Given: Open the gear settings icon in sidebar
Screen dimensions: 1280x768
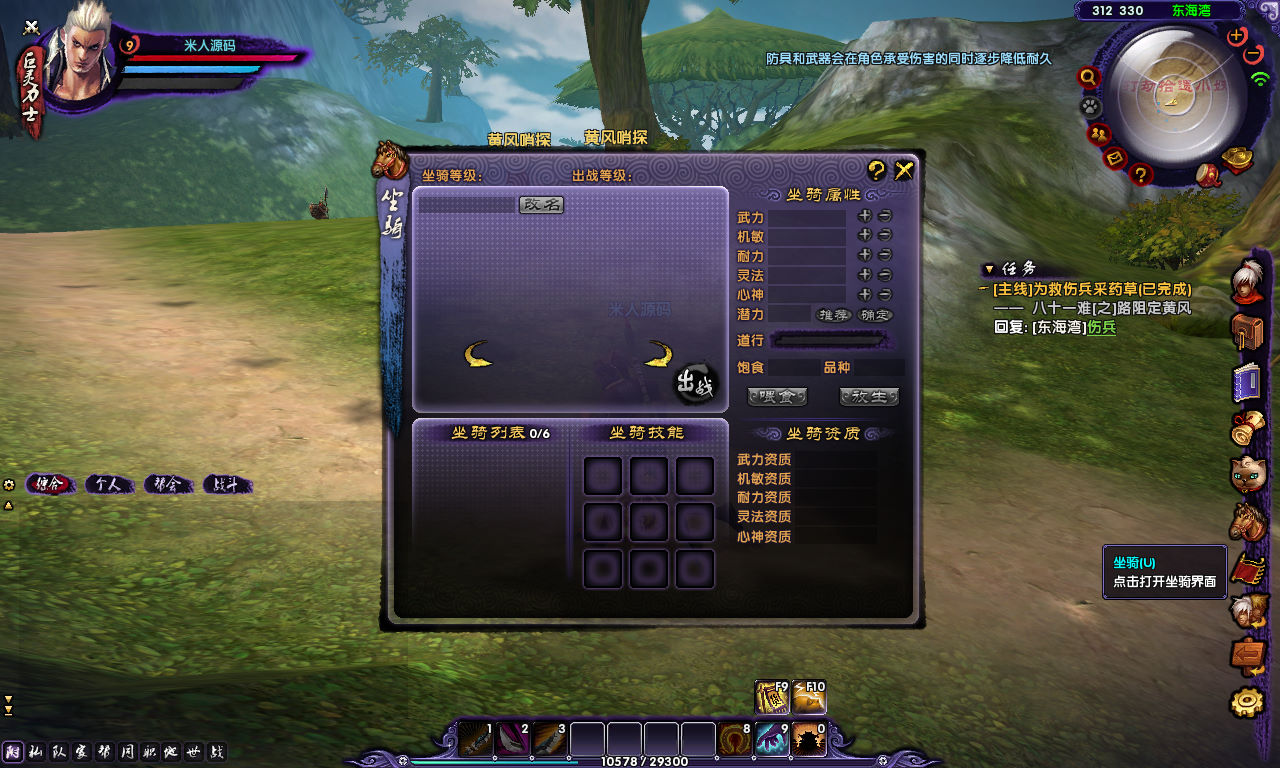Looking at the screenshot, I should click(x=1247, y=703).
